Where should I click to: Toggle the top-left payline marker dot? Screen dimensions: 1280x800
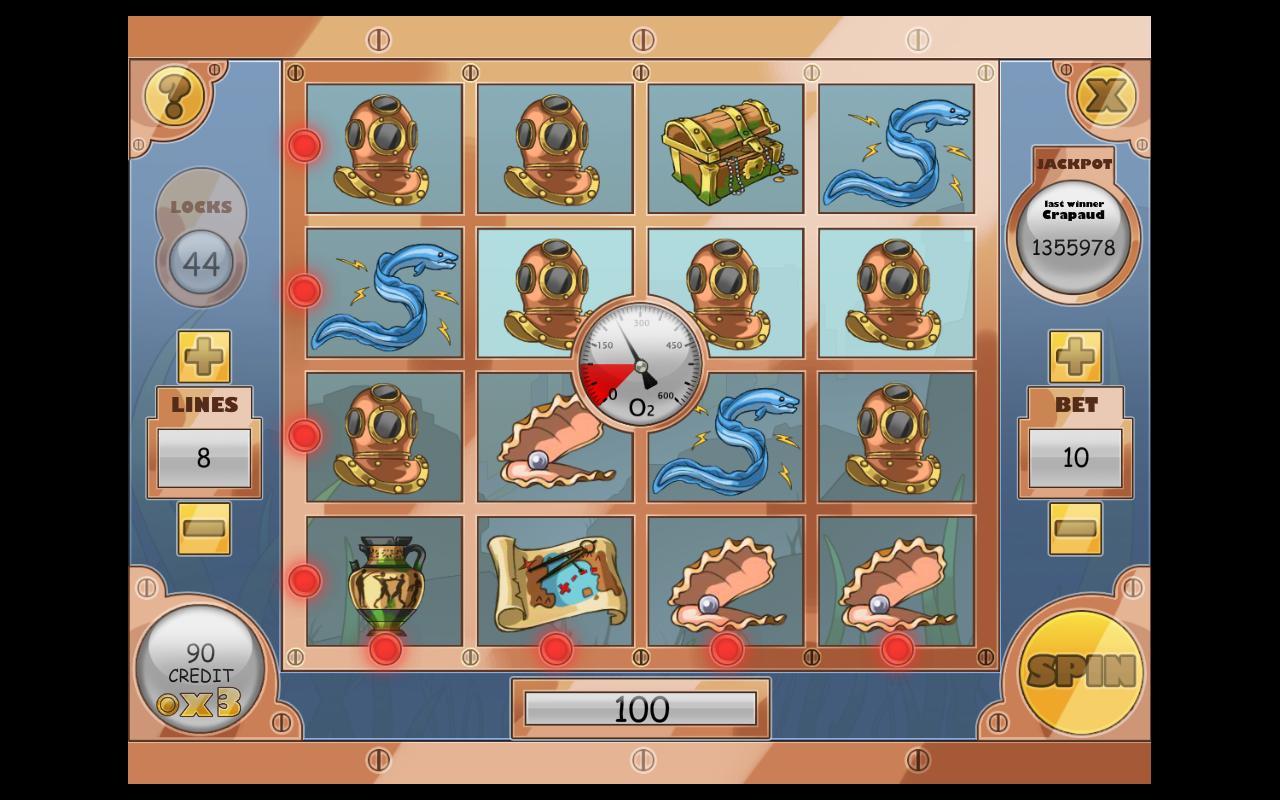click(x=304, y=145)
